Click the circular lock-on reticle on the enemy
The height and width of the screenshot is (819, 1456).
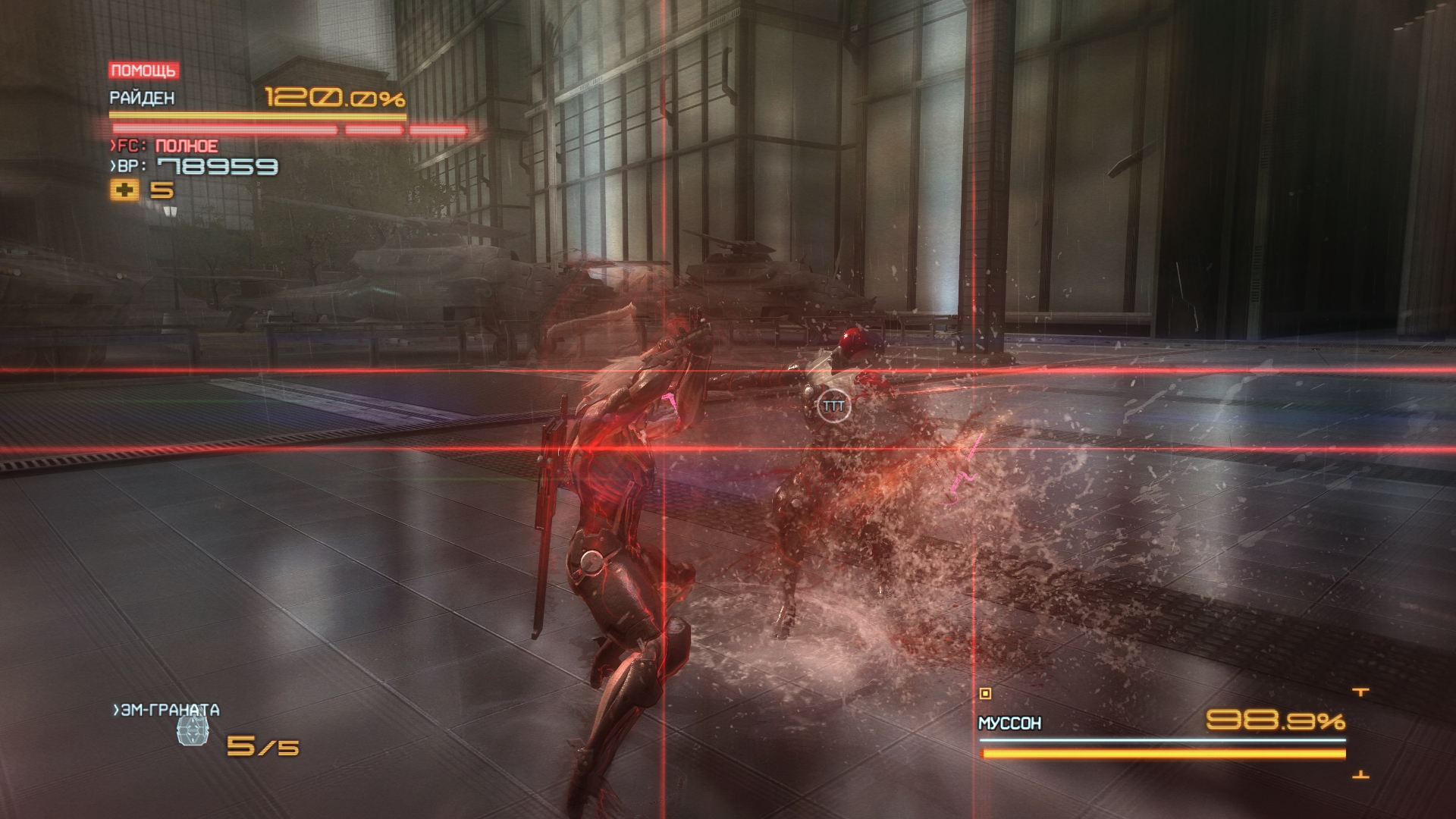pos(833,406)
